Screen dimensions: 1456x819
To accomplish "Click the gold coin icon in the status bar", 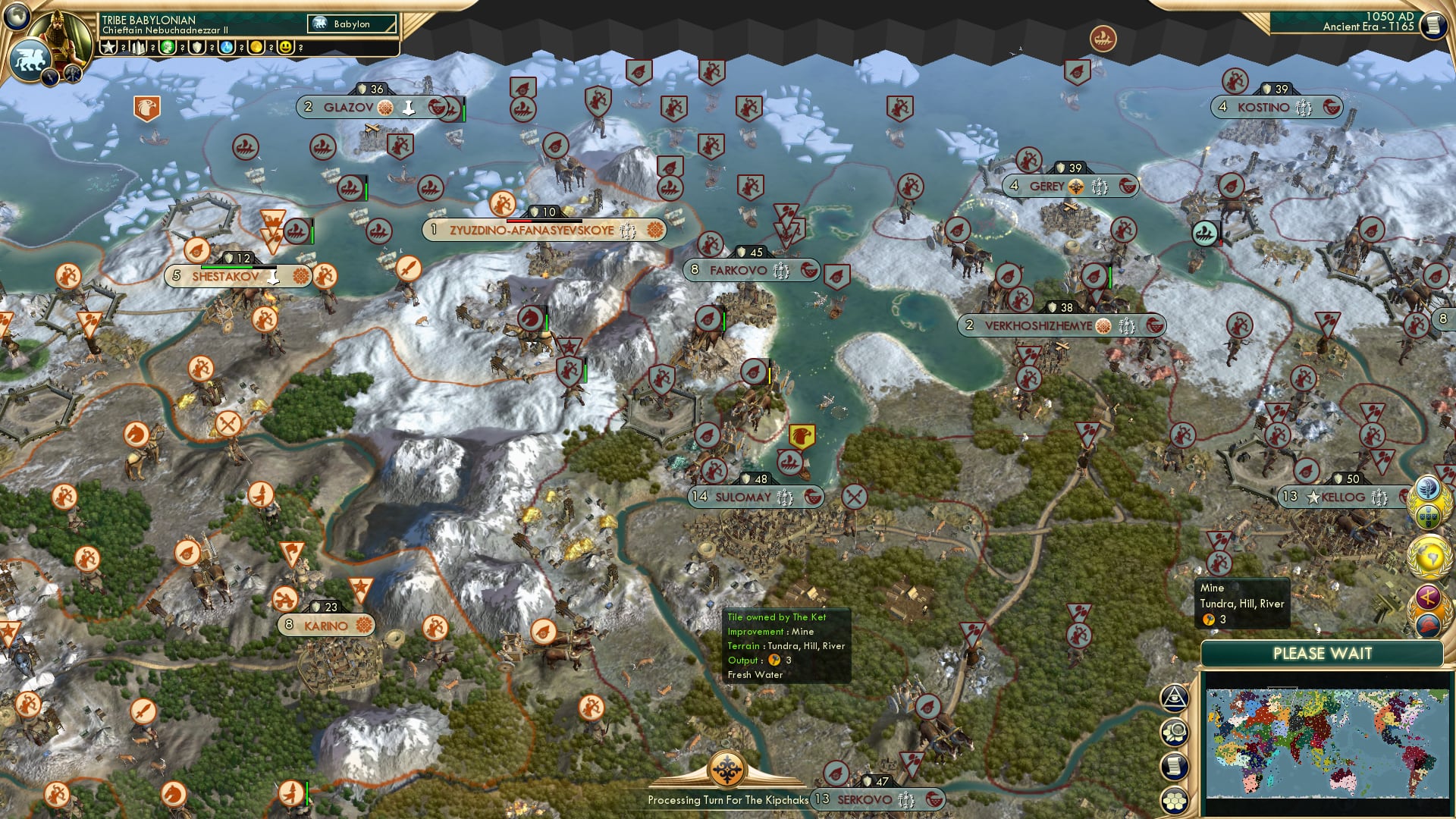I will [x=256, y=47].
